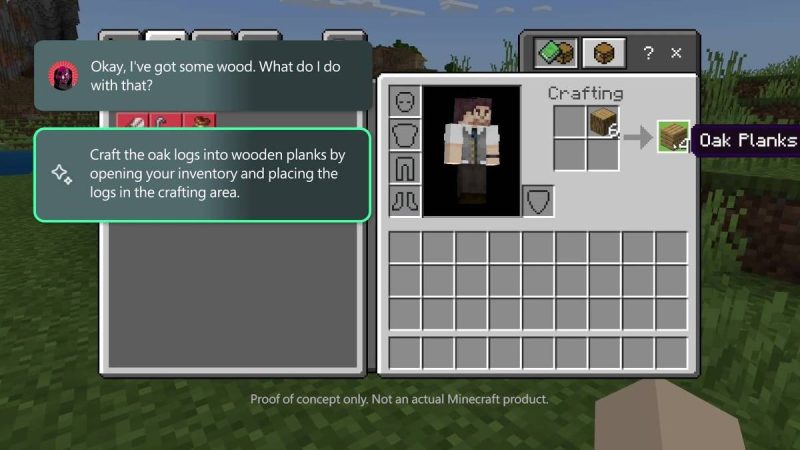Select the oak log stack in the crafting grid
800x450 pixels.
(x=603, y=122)
